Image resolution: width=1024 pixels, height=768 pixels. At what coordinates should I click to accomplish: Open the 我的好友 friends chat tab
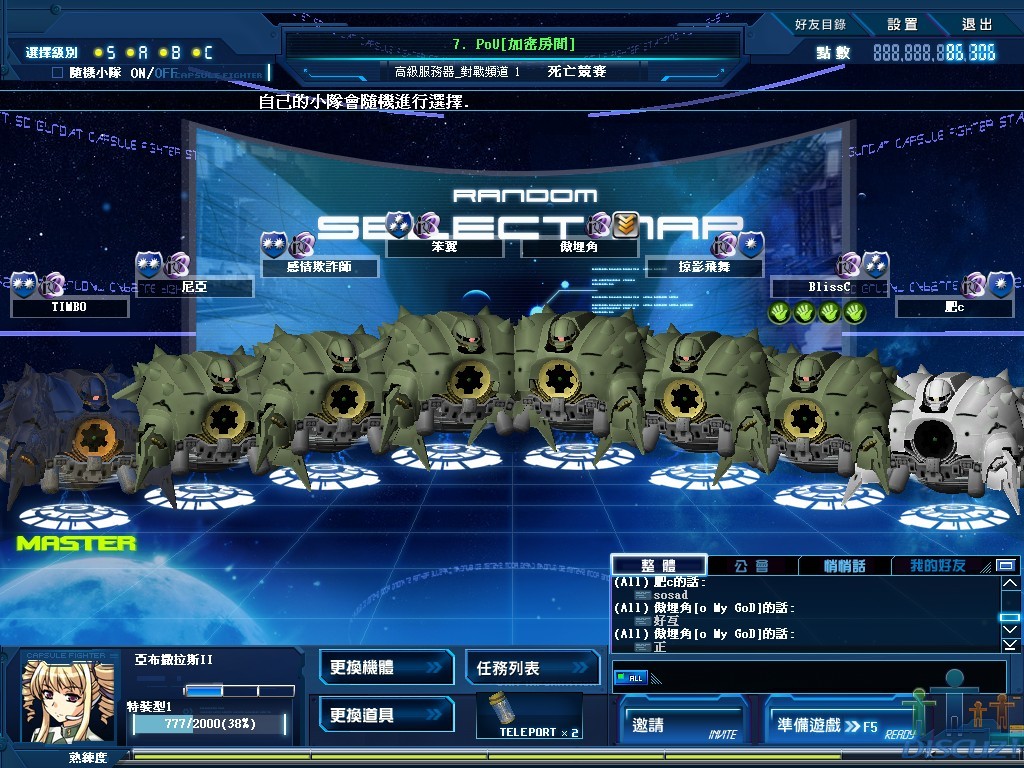937,566
